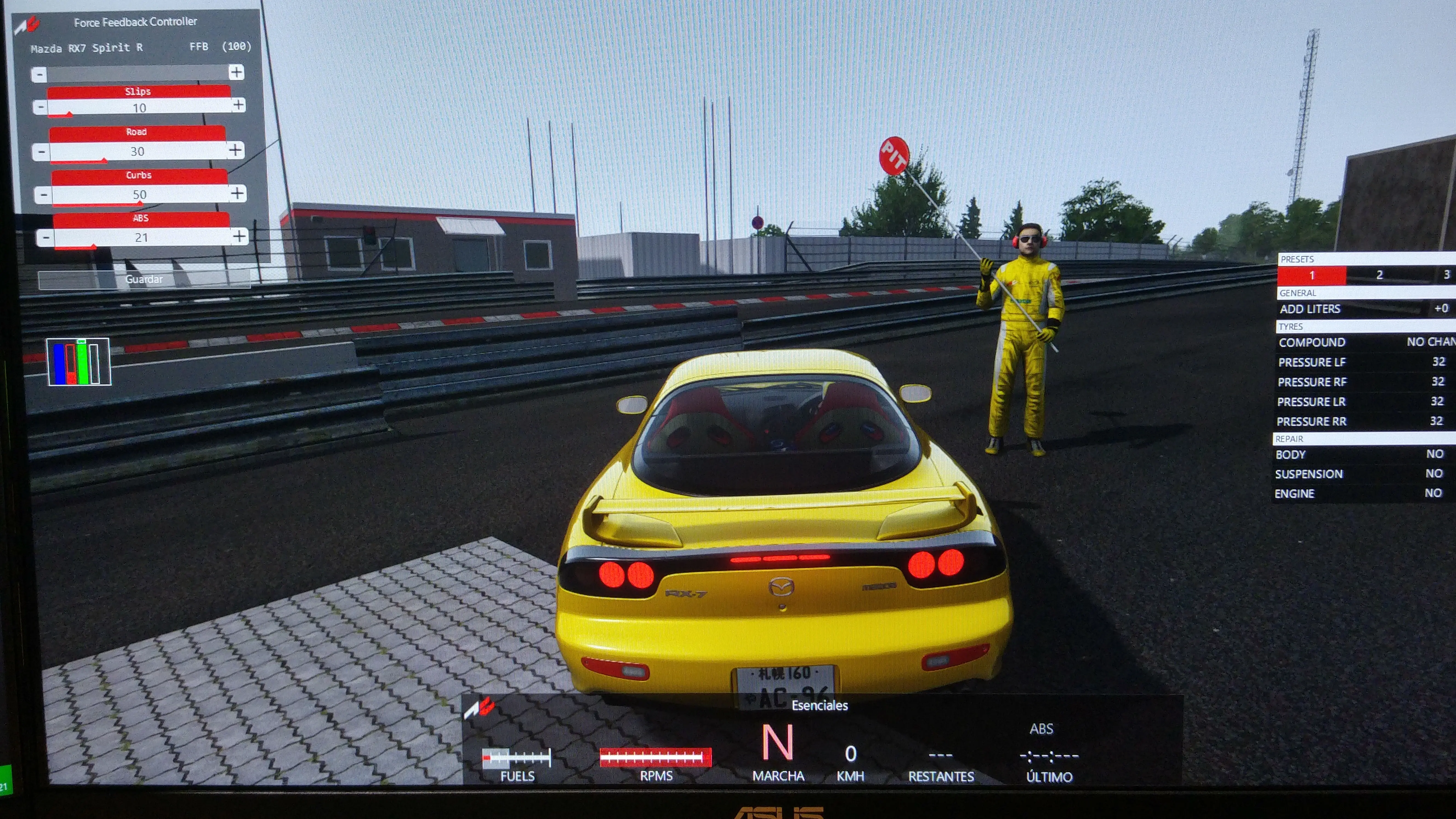
Task: Select pit preset 1
Action: point(1311,275)
